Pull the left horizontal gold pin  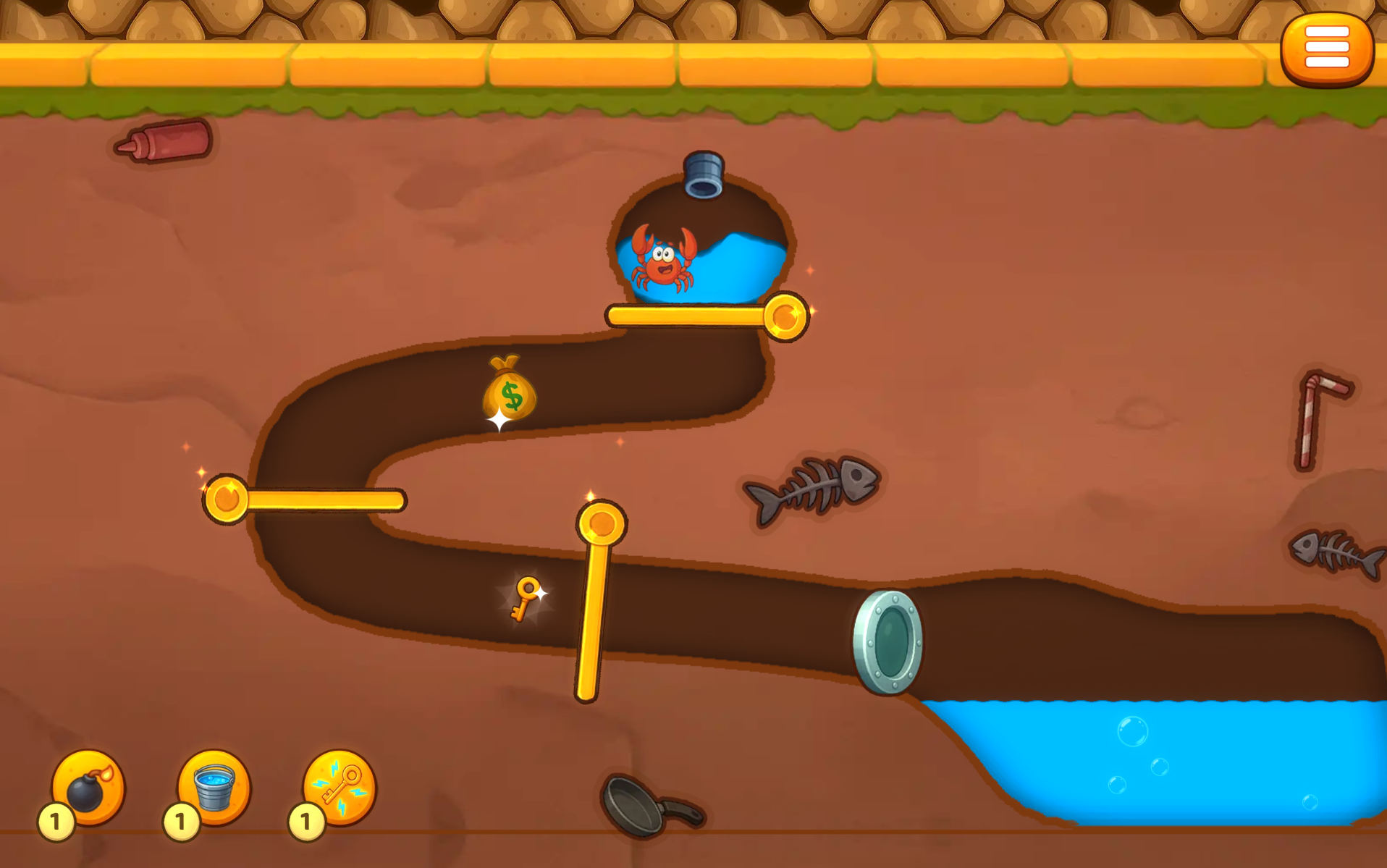coord(226,499)
